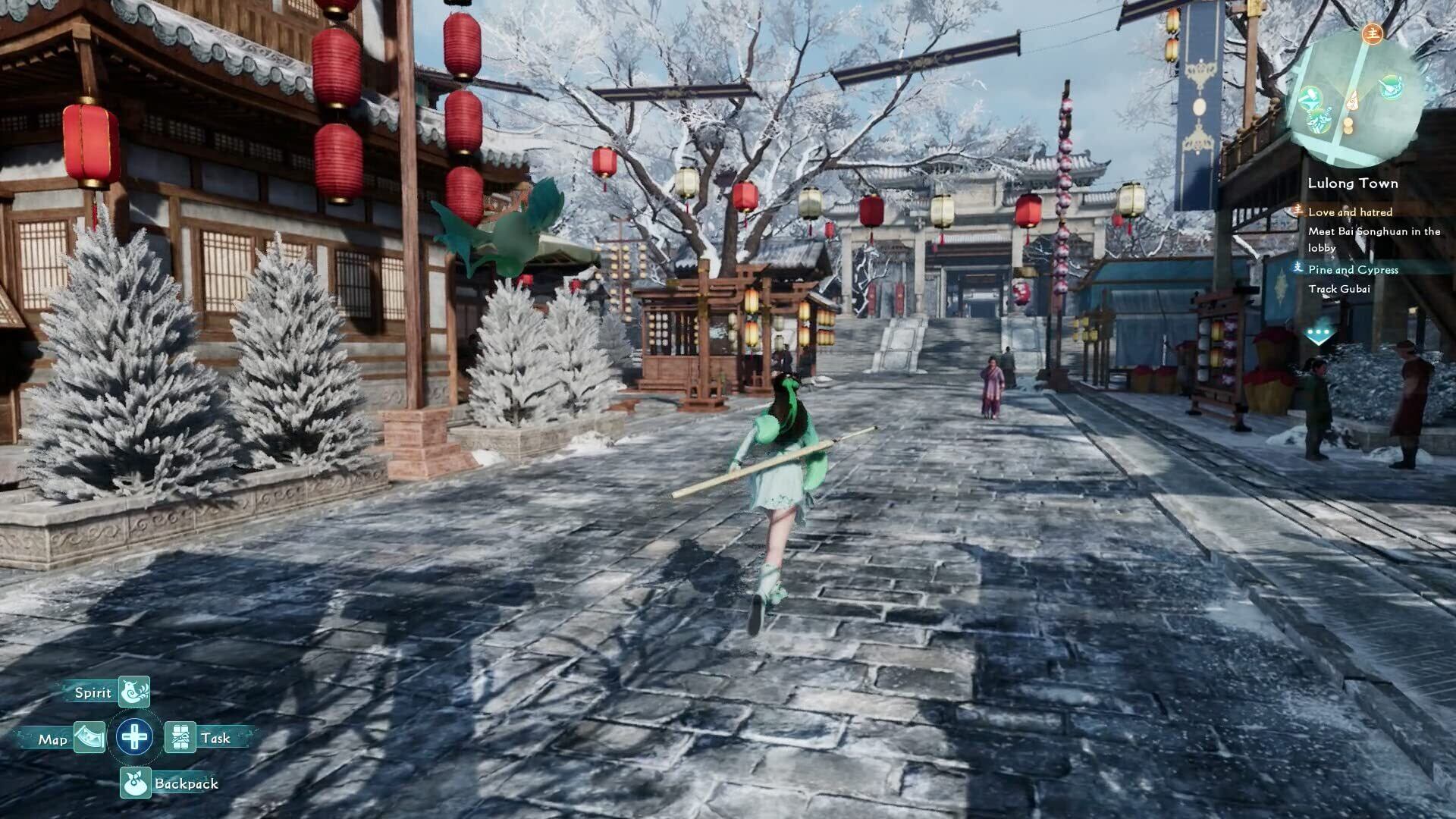Viewport: 1456px width, 819px height.
Task: Open the Backpack inventory
Action: point(136,783)
